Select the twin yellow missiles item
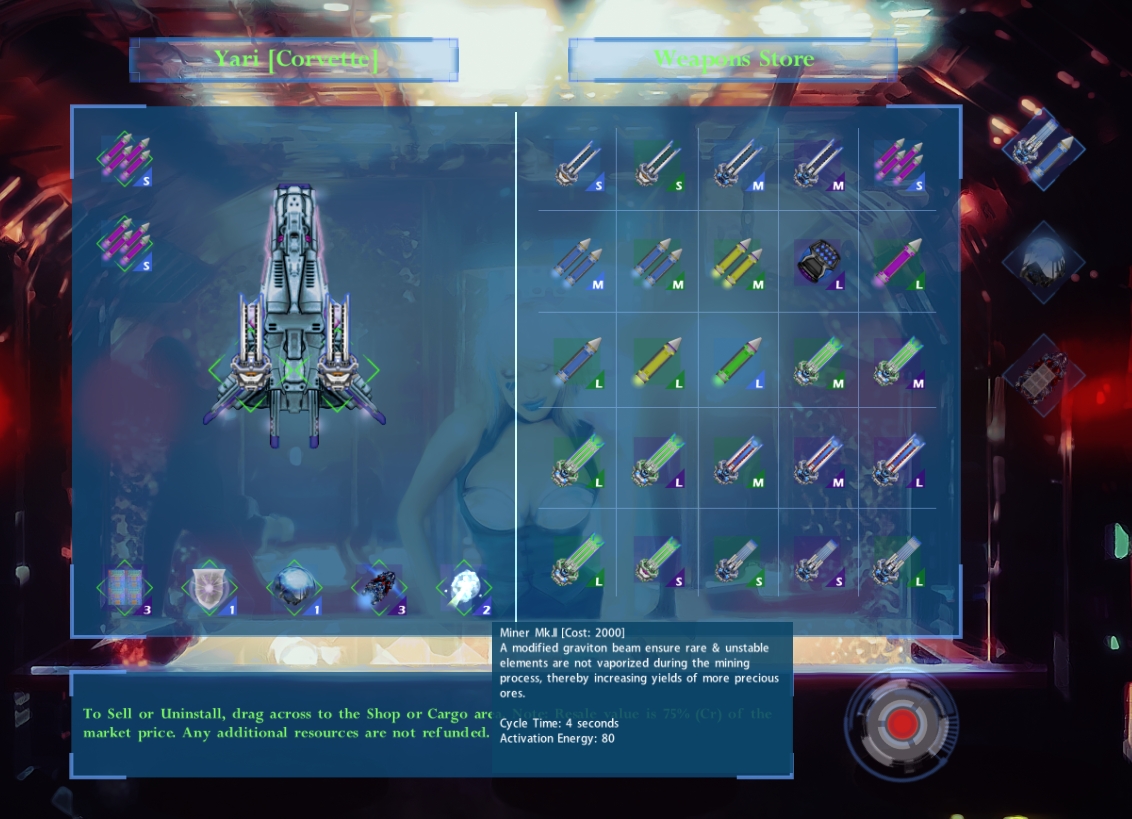The height and width of the screenshot is (819, 1132). click(x=738, y=263)
